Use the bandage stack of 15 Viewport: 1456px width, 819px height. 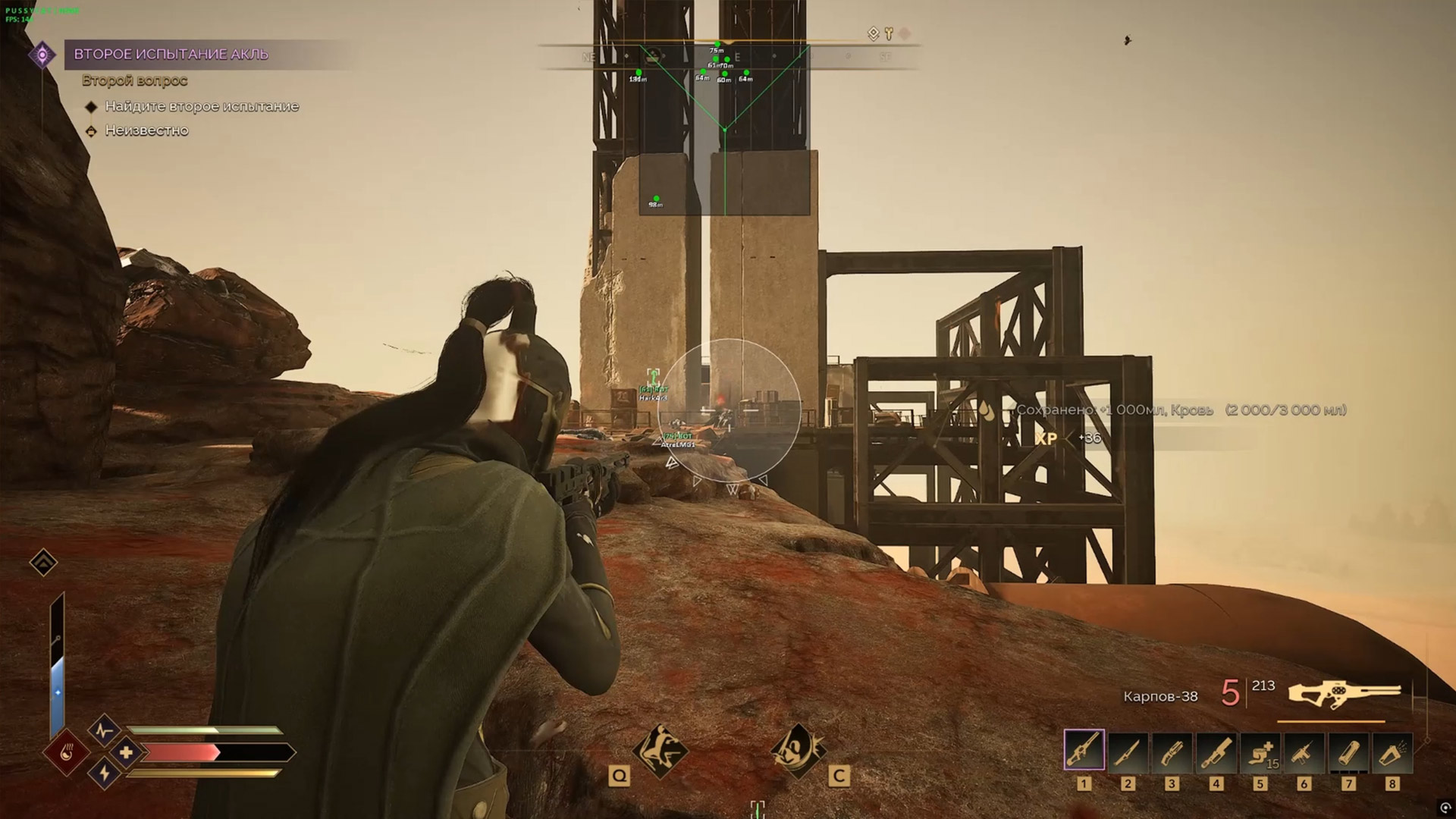pos(1260,750)
